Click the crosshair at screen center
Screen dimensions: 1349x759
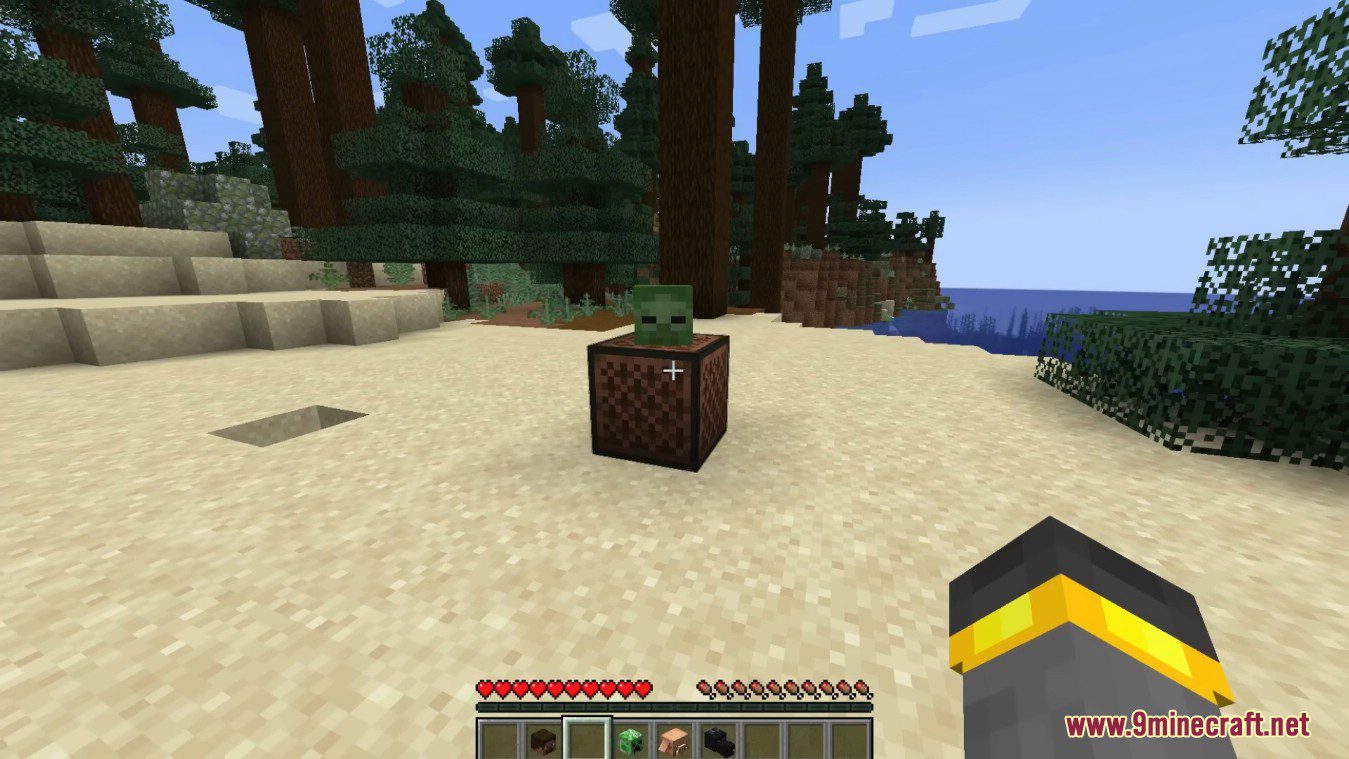coord(674,371)
